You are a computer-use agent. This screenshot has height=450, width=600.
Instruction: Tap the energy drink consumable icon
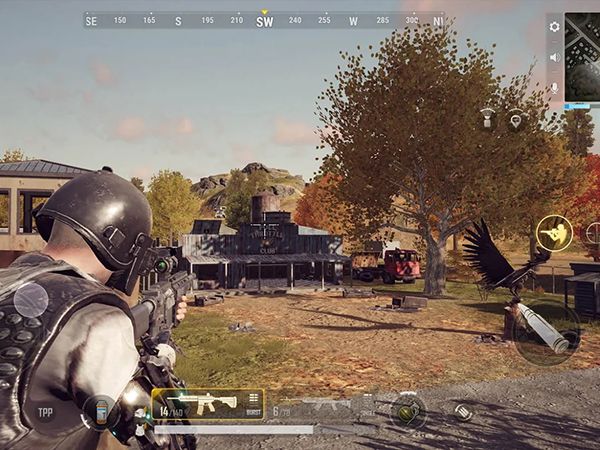point(100,411)
